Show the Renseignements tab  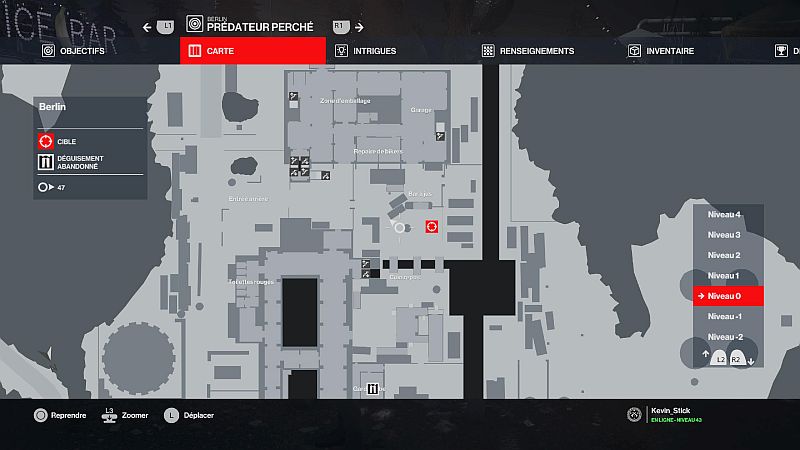(x=528, y=50)
